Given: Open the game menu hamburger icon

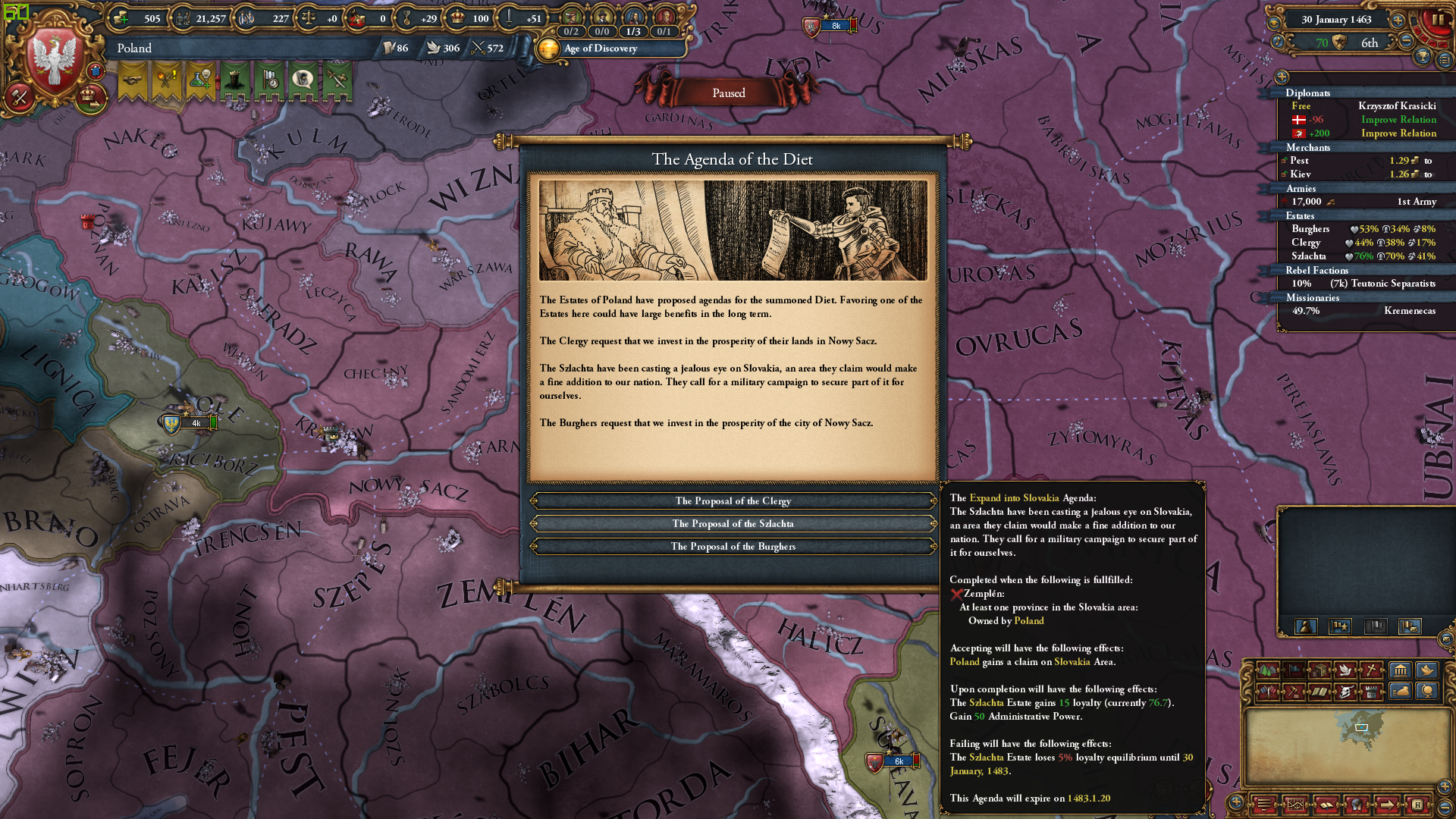Looking at the screenshot, I should [1263, 804].
